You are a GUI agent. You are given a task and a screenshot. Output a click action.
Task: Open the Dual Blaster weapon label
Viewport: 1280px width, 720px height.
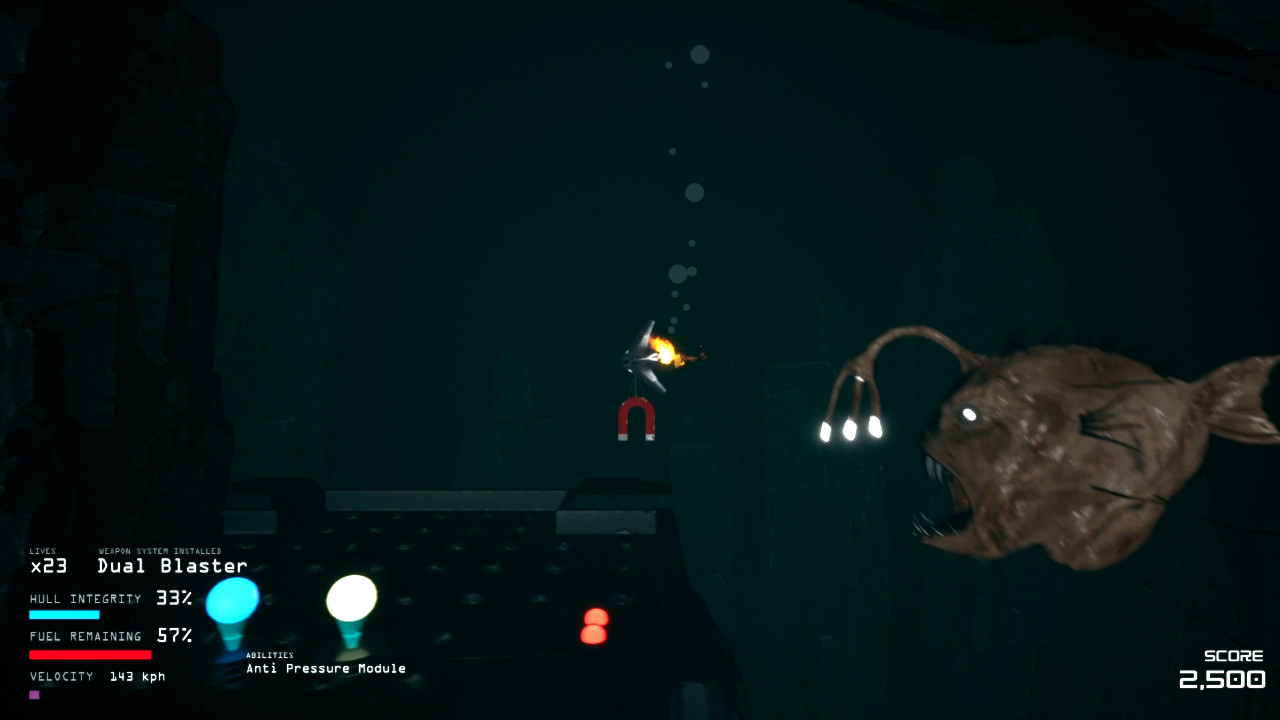coord(172,565)
